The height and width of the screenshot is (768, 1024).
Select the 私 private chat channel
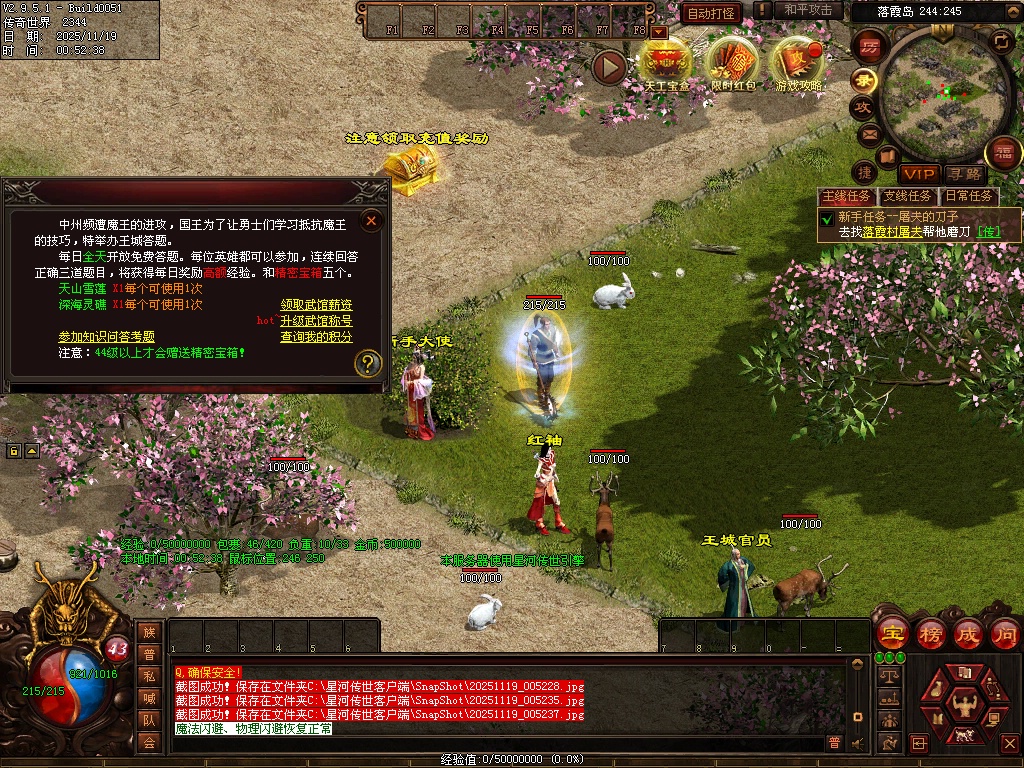pos(149,676)
